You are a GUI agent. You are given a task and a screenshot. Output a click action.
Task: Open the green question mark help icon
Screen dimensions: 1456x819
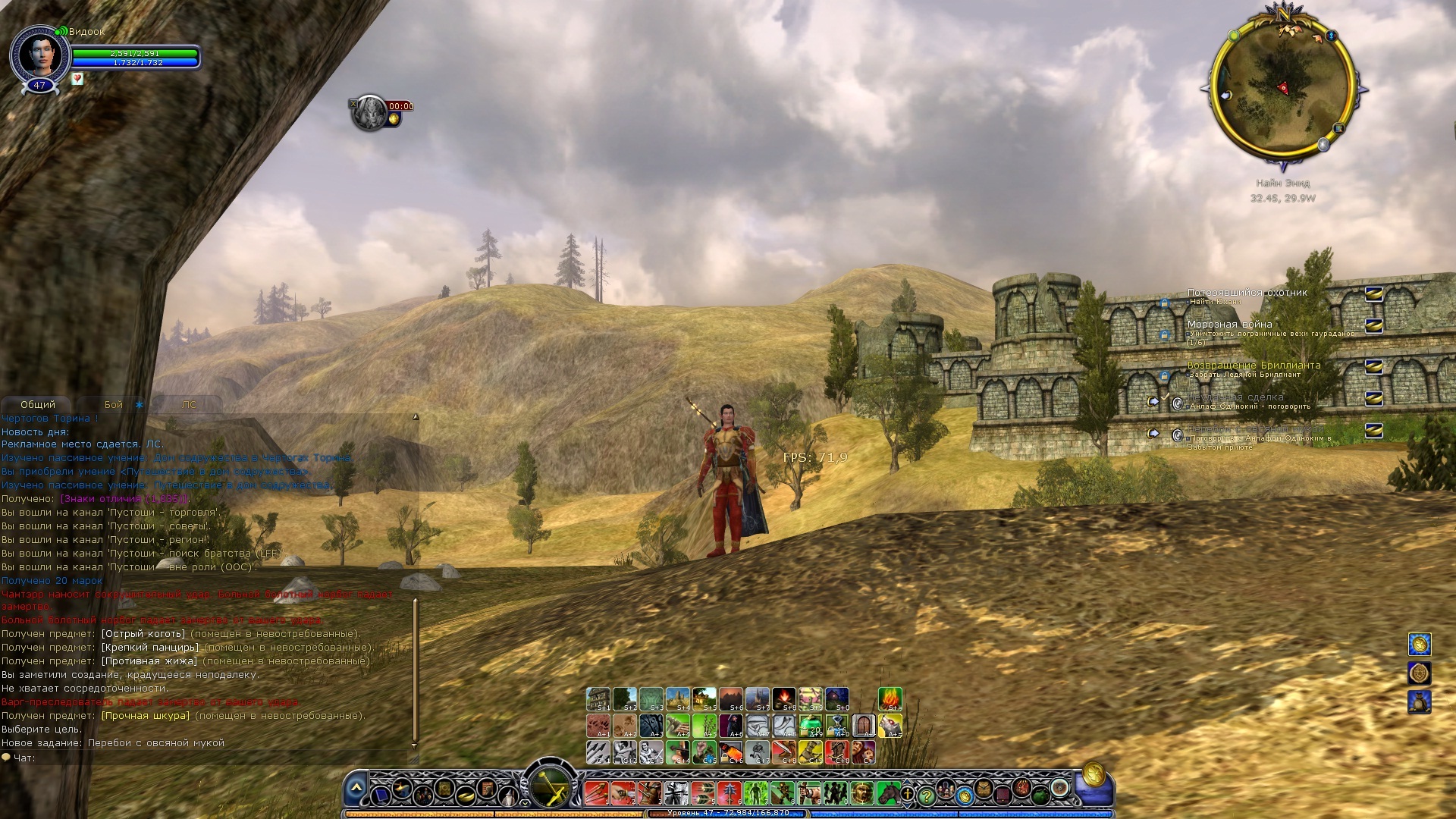pos(926,797)
